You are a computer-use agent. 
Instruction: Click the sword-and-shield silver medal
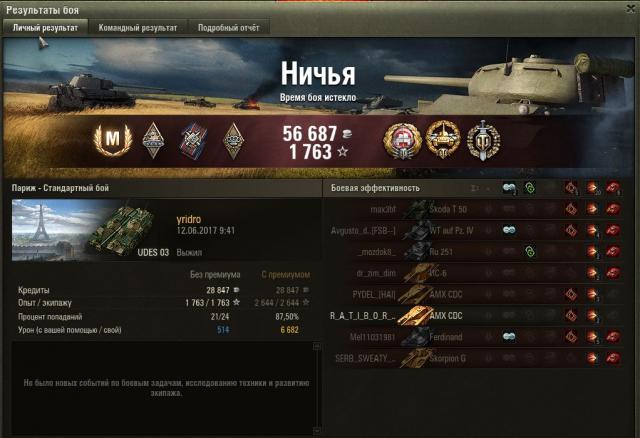(483, 137)
